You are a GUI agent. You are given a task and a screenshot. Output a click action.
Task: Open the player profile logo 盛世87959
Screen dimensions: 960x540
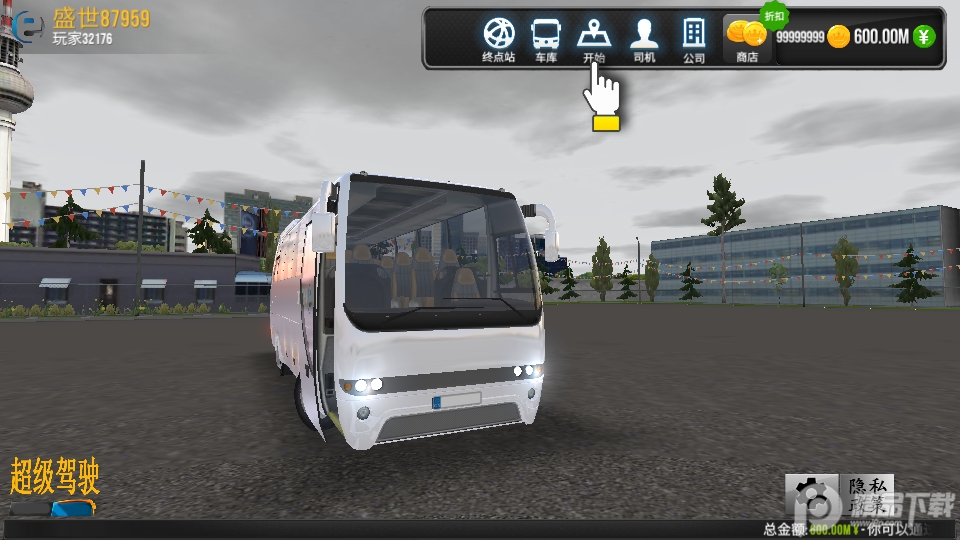pyautogui.click(x=32, y=27)
